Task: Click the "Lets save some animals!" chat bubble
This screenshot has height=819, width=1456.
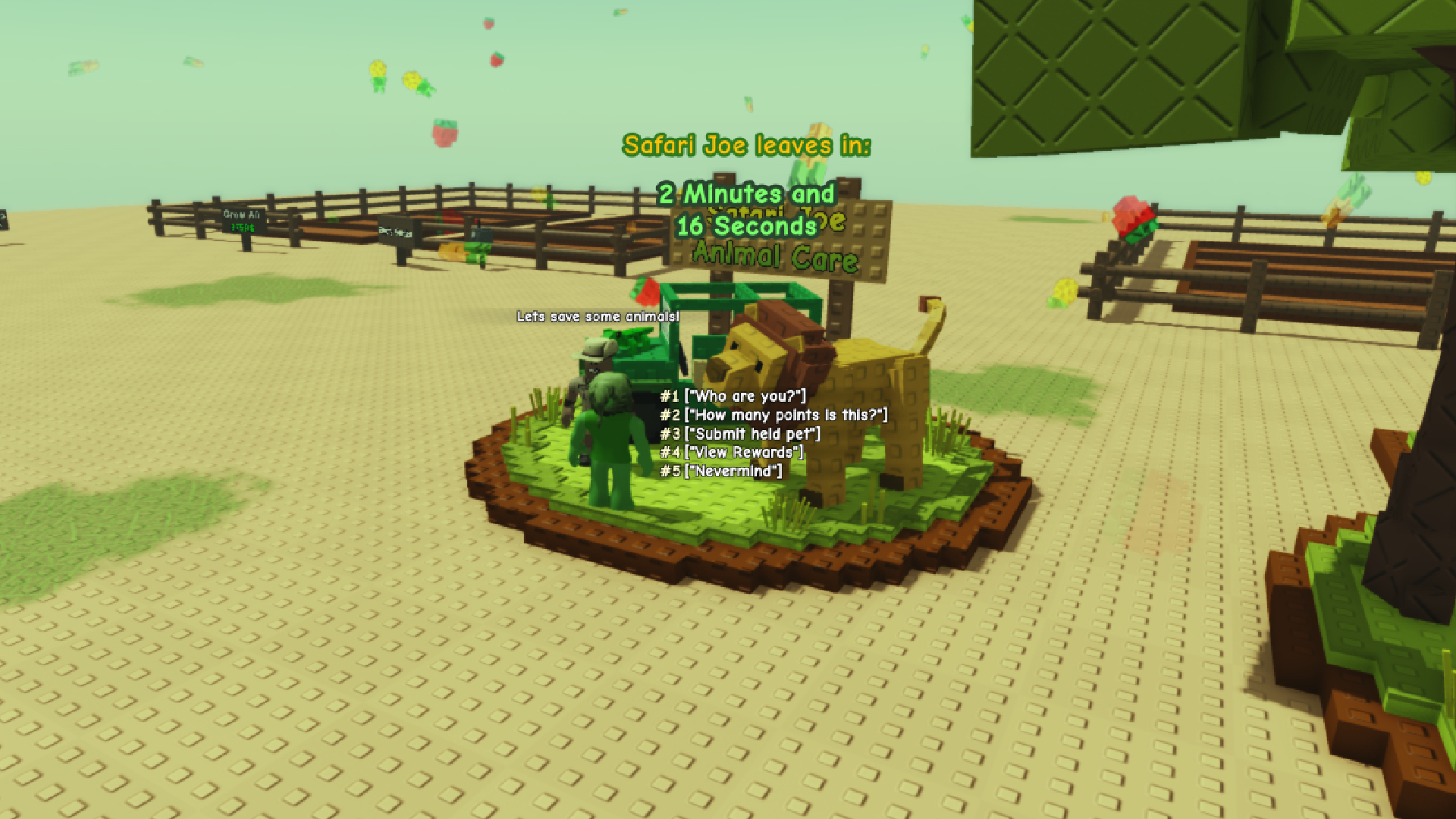Action: tap(598, 318)
